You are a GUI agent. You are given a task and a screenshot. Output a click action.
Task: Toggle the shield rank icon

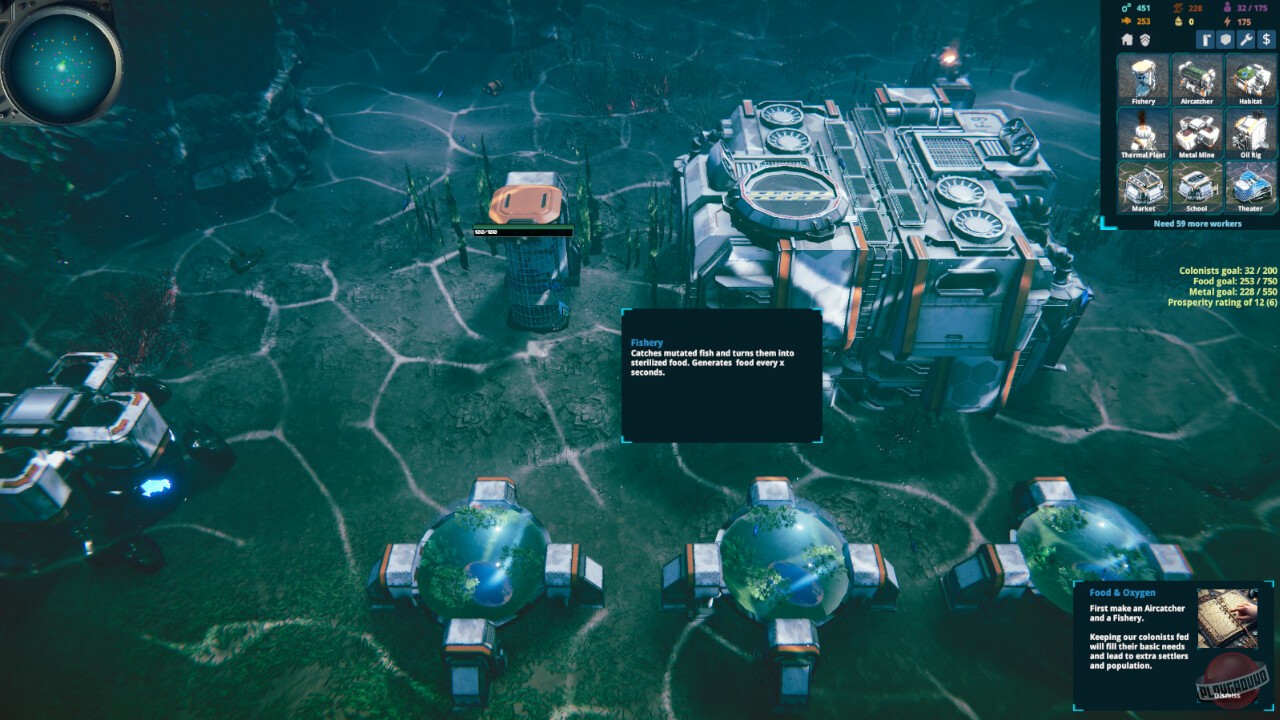(x=1145, y=40)
